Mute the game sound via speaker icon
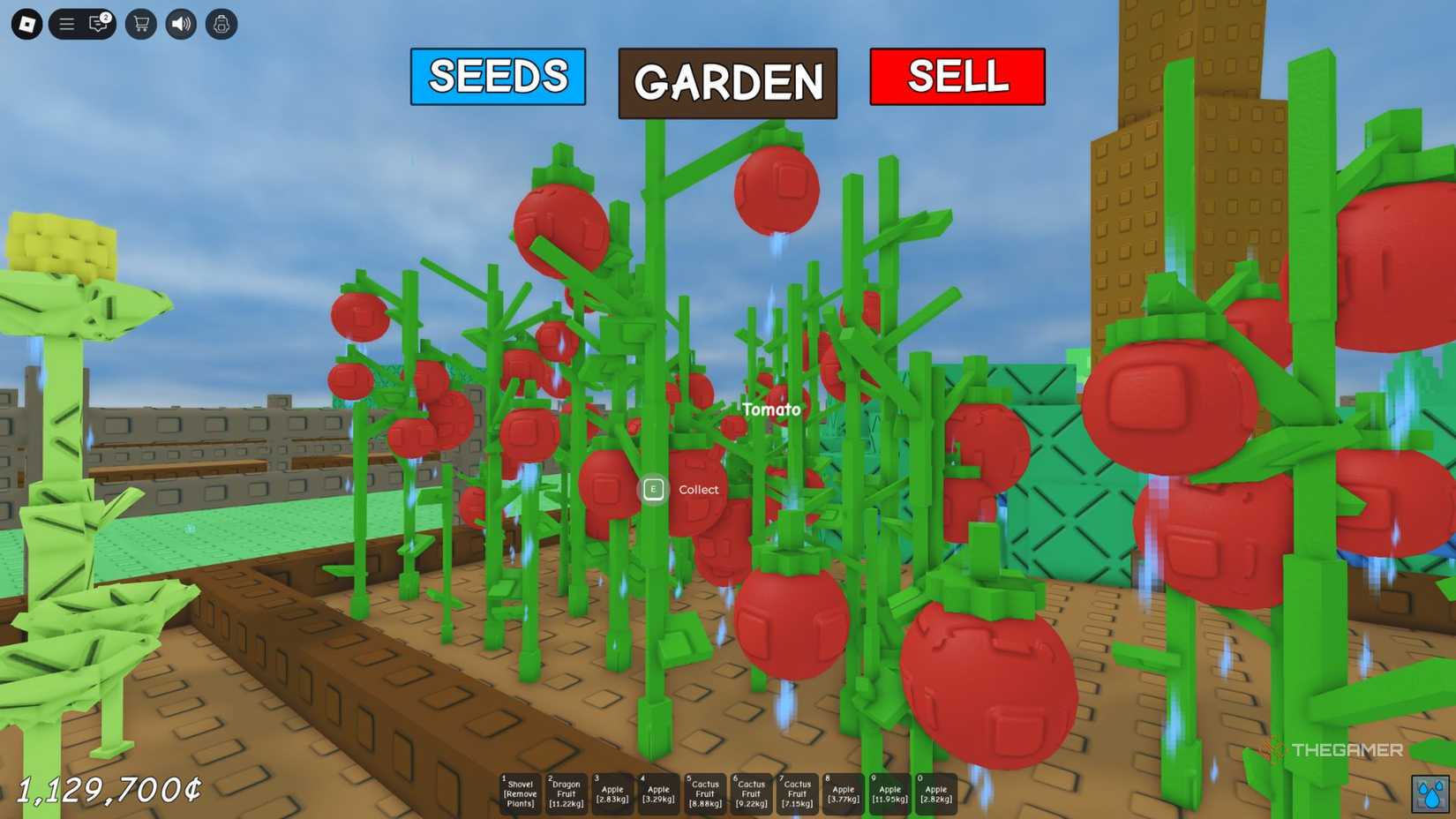Viewport: 1456px width, 819px height. 180,24
